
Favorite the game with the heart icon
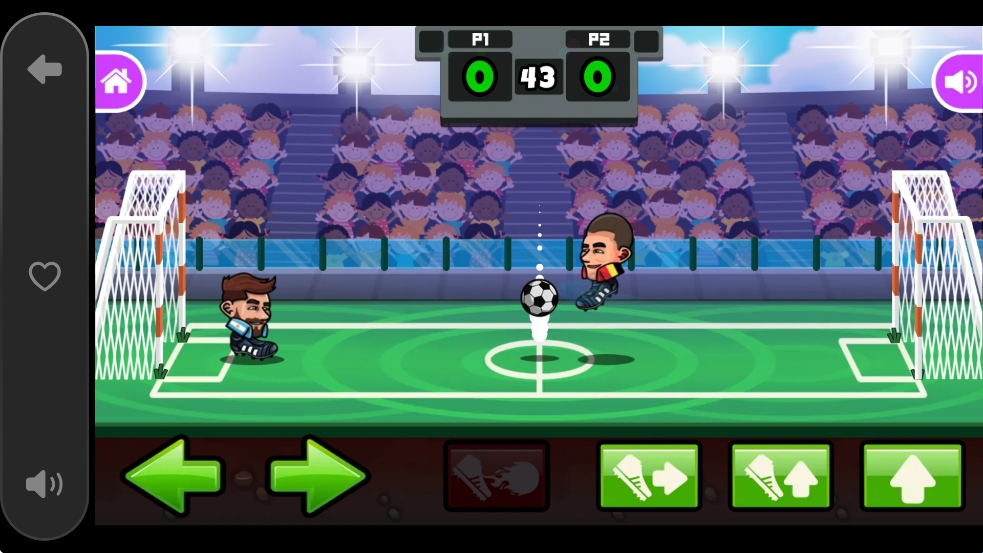[x=45, y=276]
